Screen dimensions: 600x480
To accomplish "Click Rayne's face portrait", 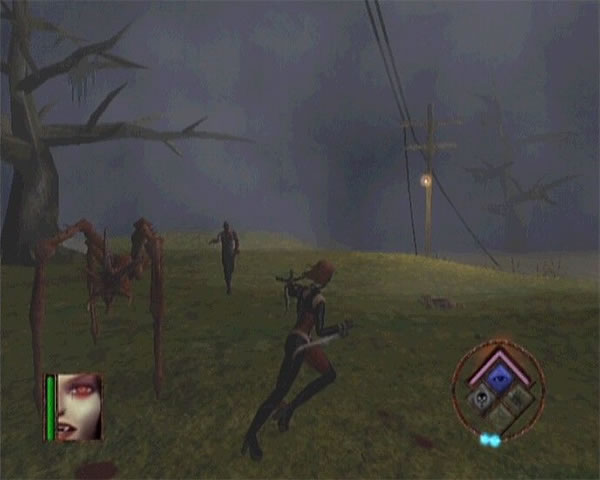I will (80, 405).
